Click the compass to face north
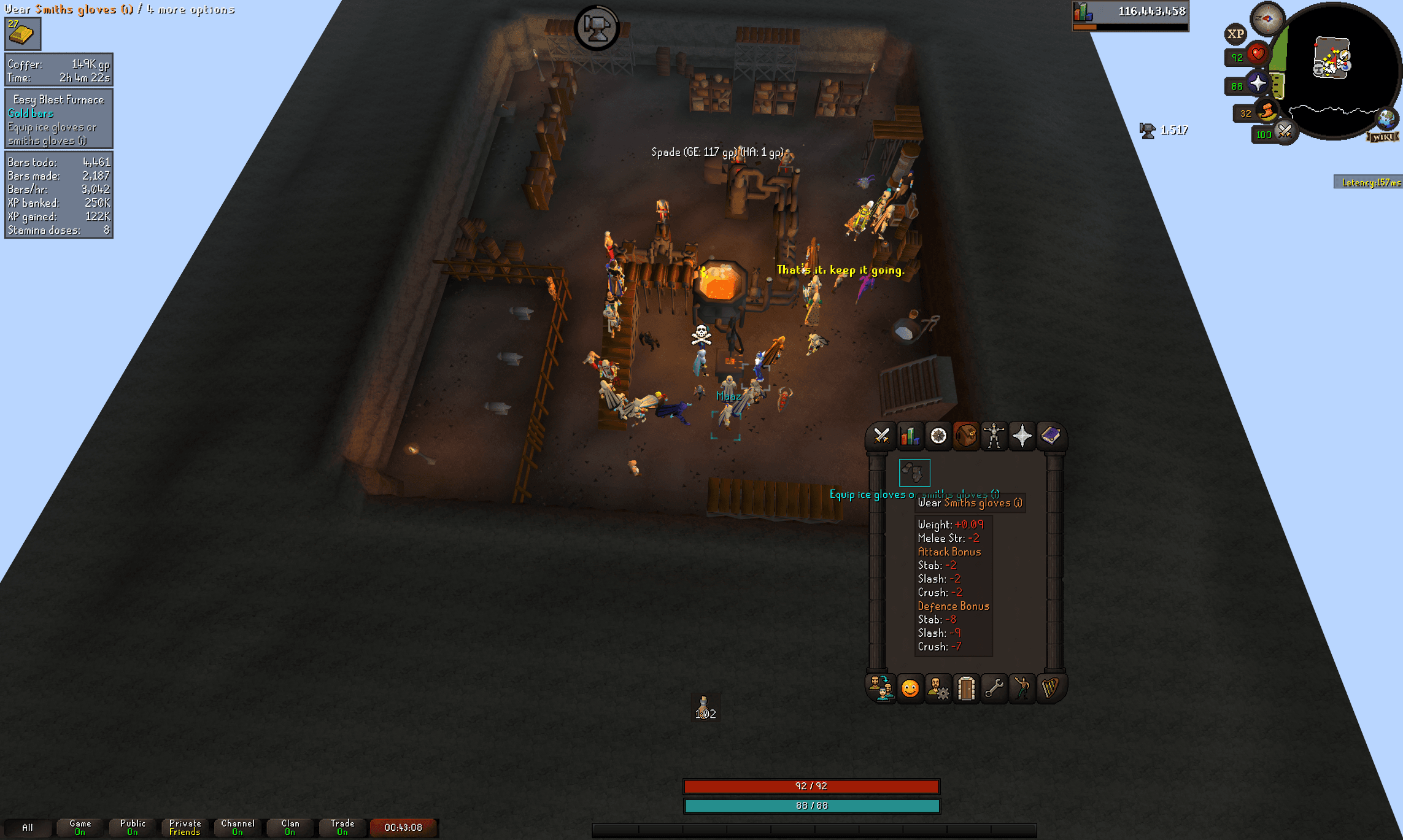Viewport: 1403px width, 840px height. pos(1267,18)
